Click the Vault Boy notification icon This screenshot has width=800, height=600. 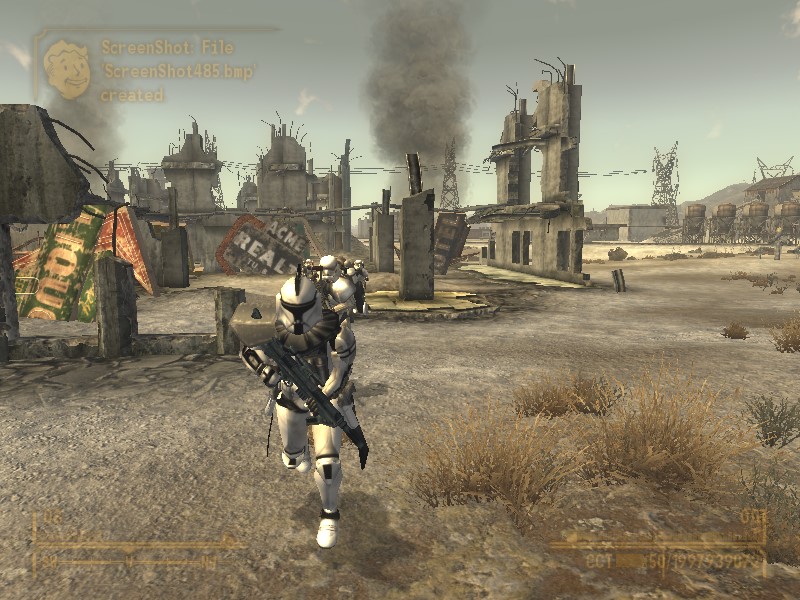click(x=67, y=69)
